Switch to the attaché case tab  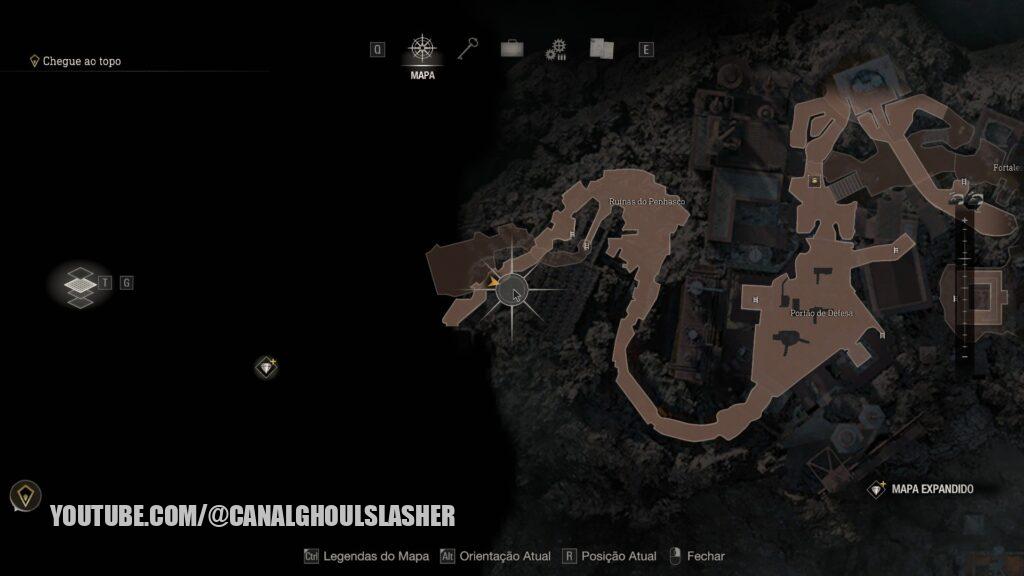click(513, 48)
